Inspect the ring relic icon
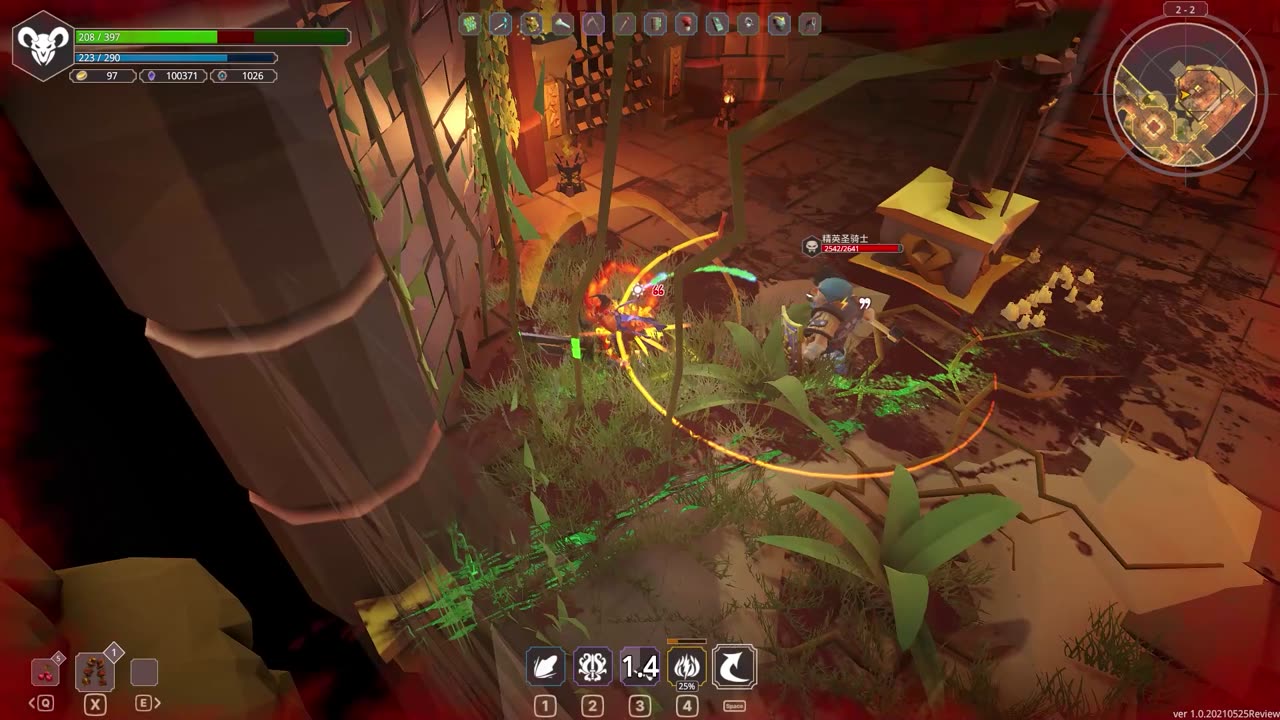 pyautogui.click(x=748, y=24)
